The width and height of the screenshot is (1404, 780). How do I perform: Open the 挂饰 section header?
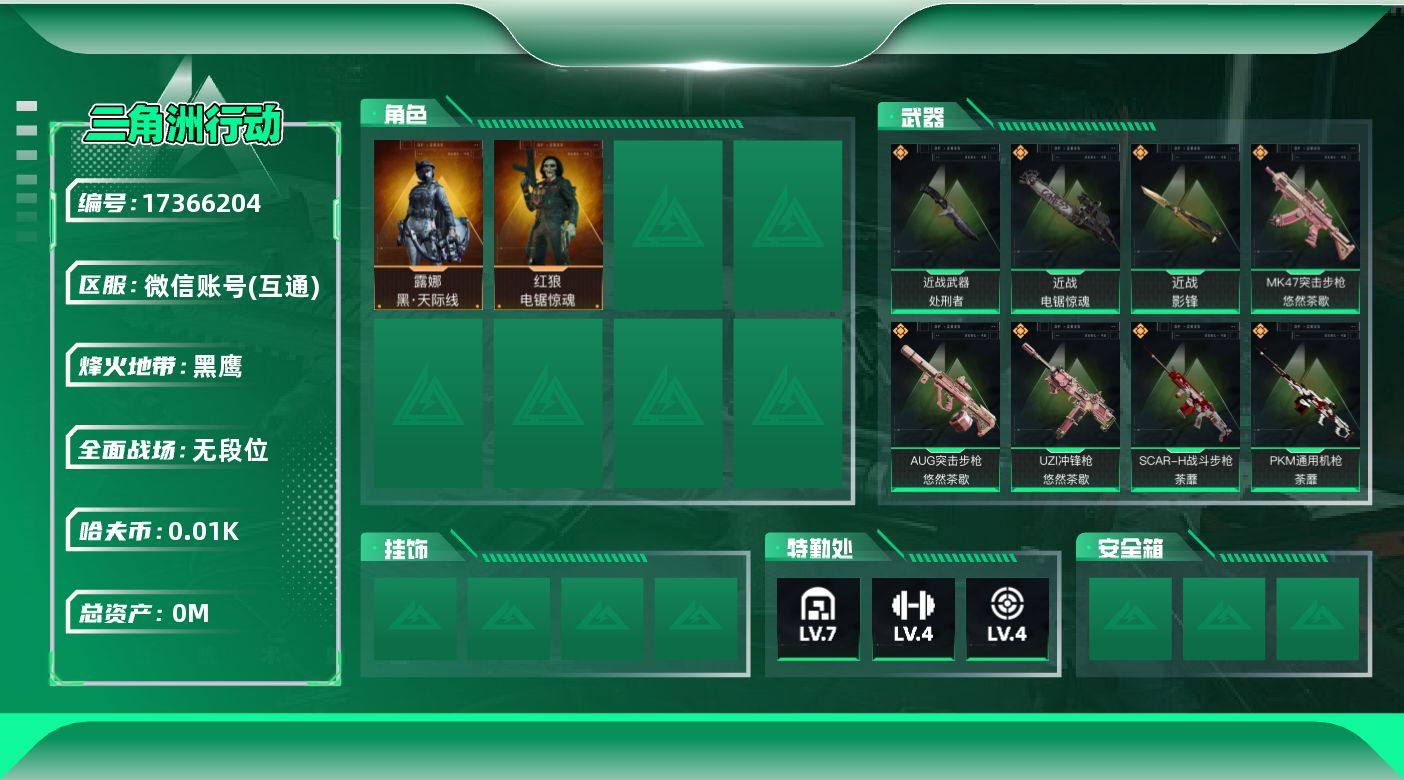[406, 548]
